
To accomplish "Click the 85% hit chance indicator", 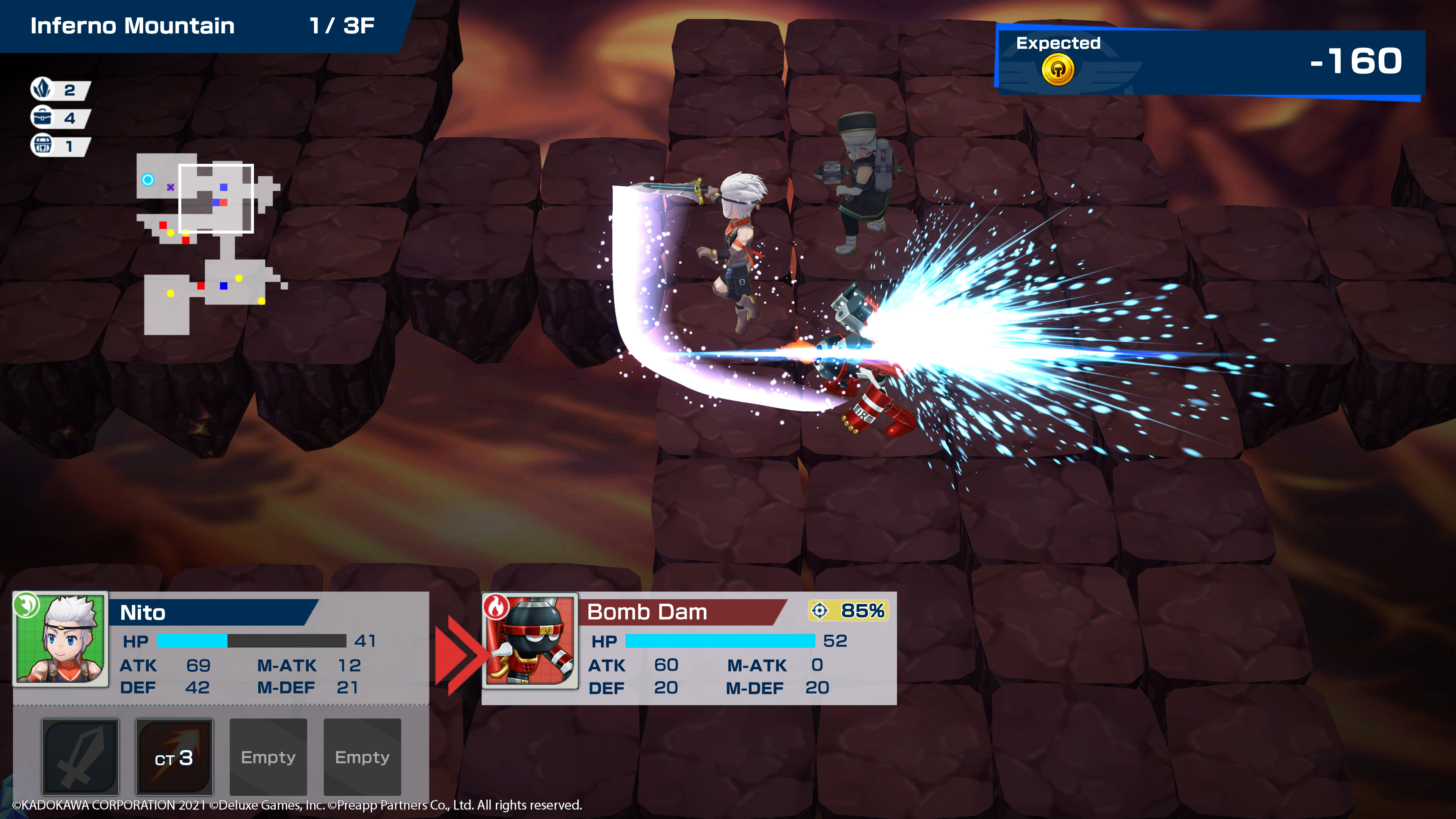I will point(849,610).
